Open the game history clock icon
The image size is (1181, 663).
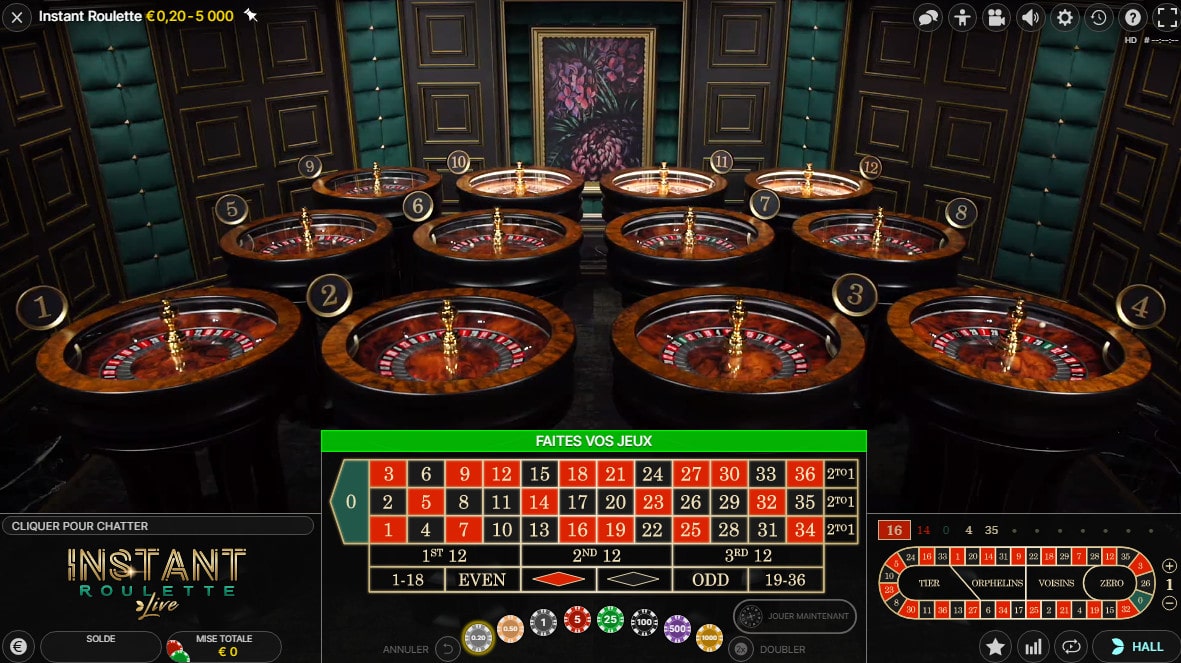pos(1098,17)
